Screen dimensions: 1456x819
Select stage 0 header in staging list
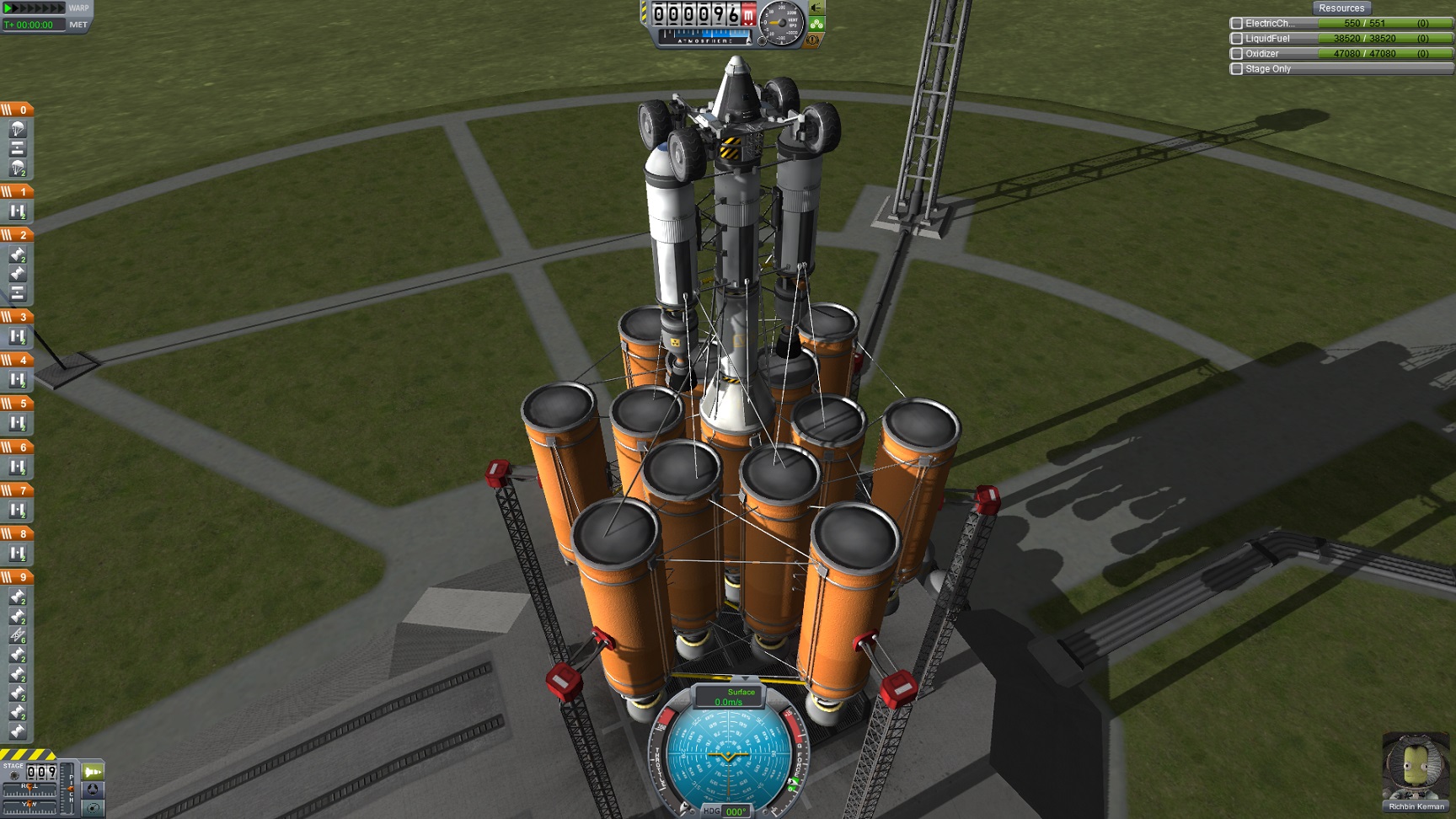pyautogui.click(x=17, y=110)
